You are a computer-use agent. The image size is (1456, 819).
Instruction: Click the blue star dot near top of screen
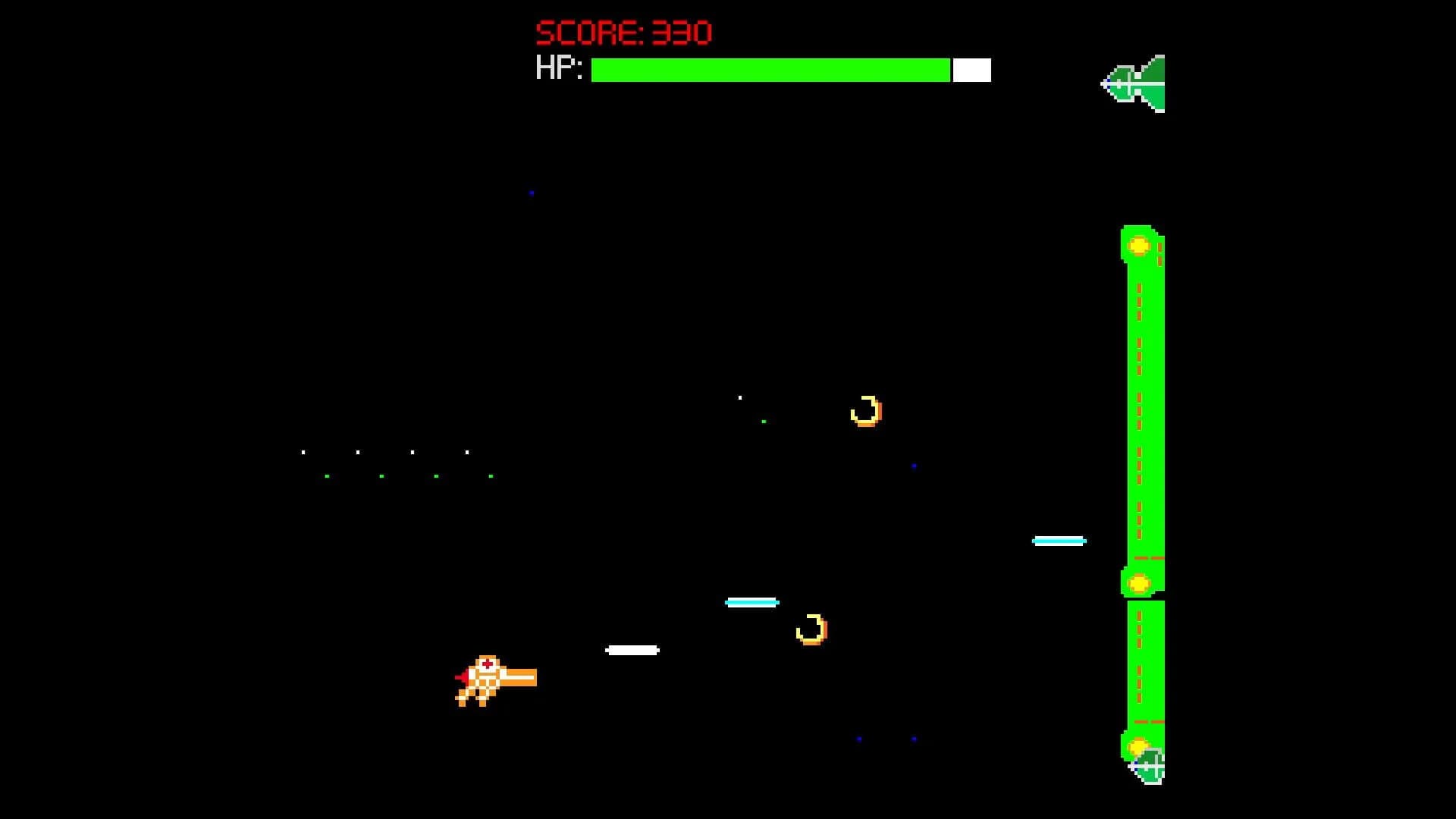(529, 193)
